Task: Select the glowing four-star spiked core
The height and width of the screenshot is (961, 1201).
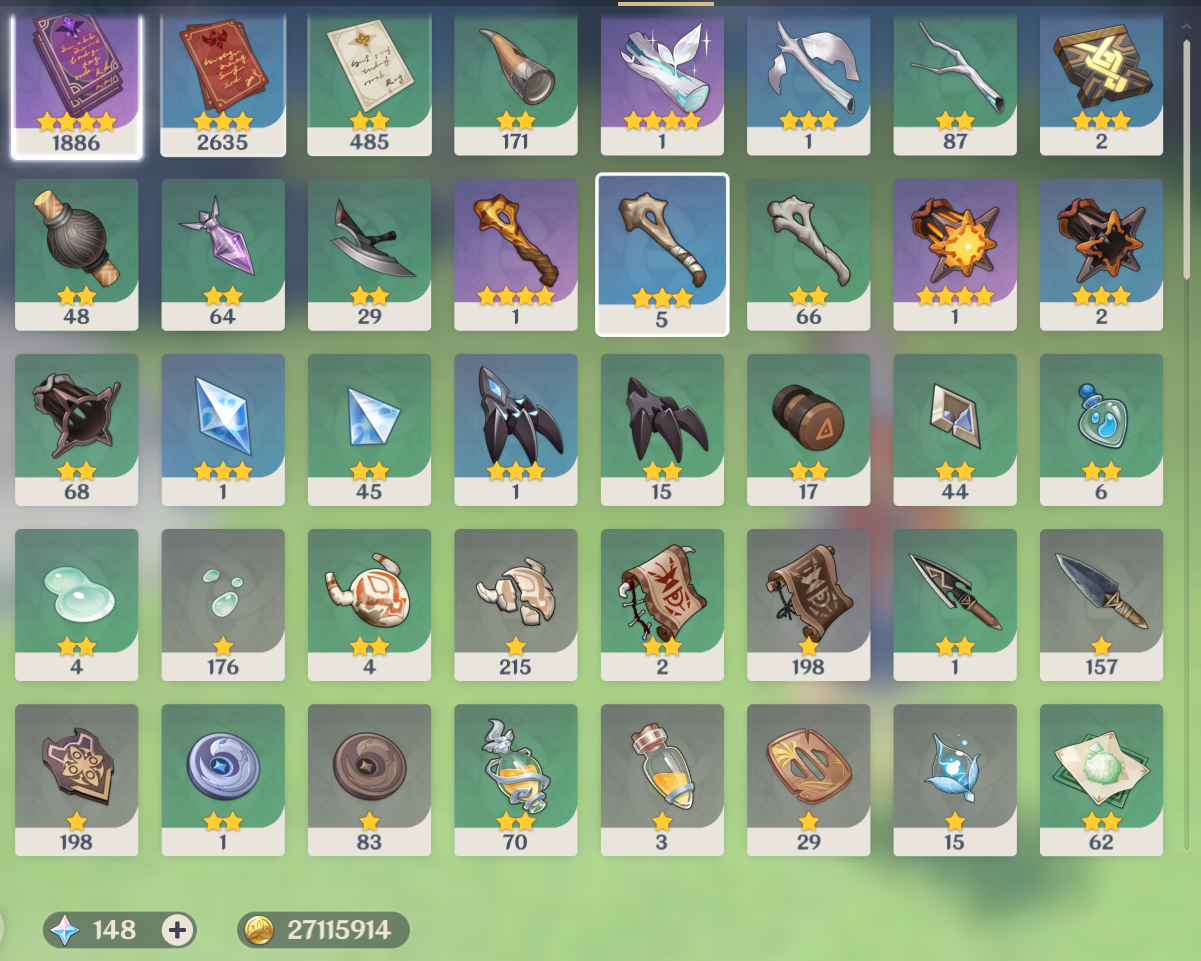Action: pos(954,254)
